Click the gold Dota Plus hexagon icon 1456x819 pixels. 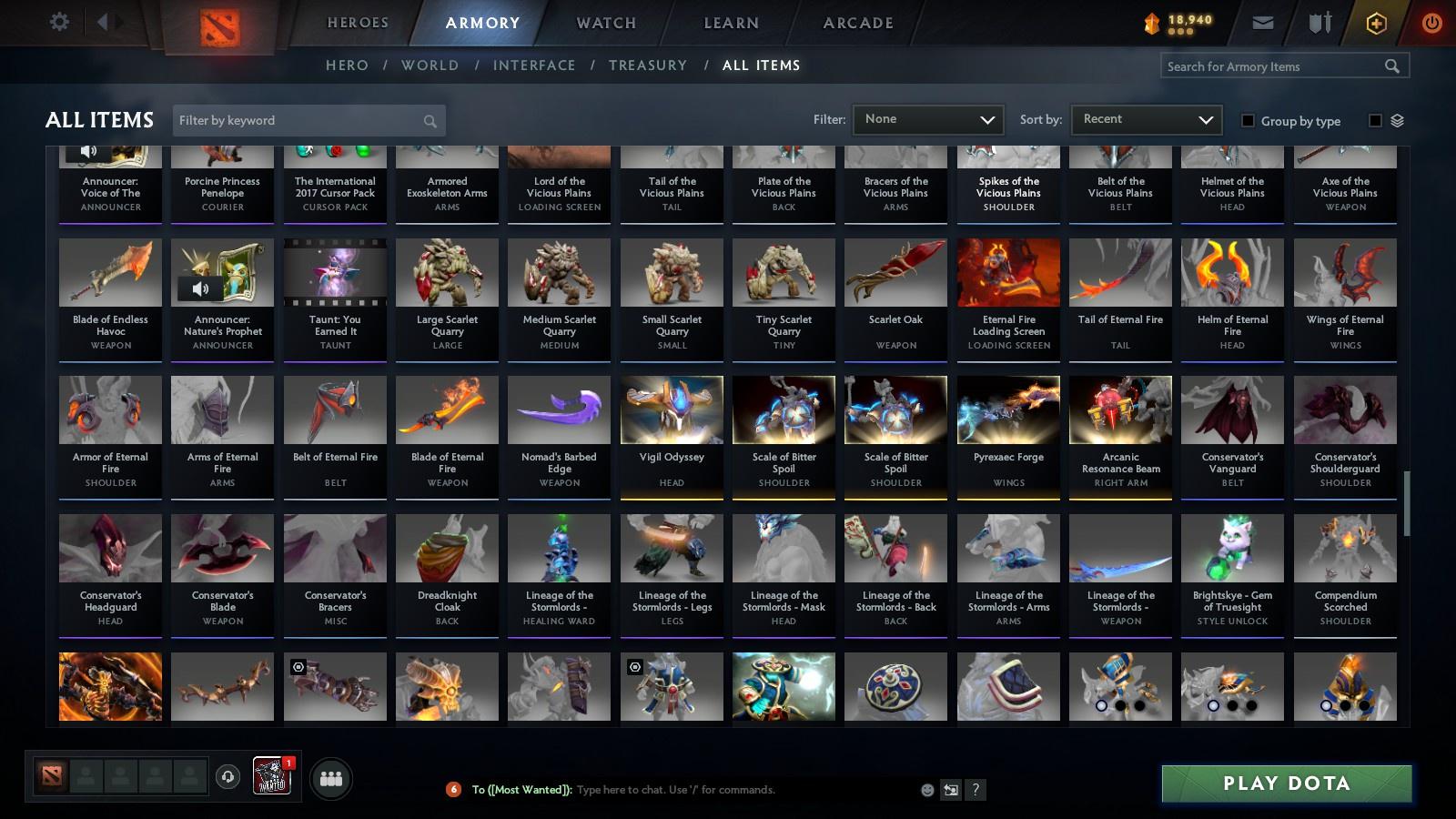coord(1376,22)
